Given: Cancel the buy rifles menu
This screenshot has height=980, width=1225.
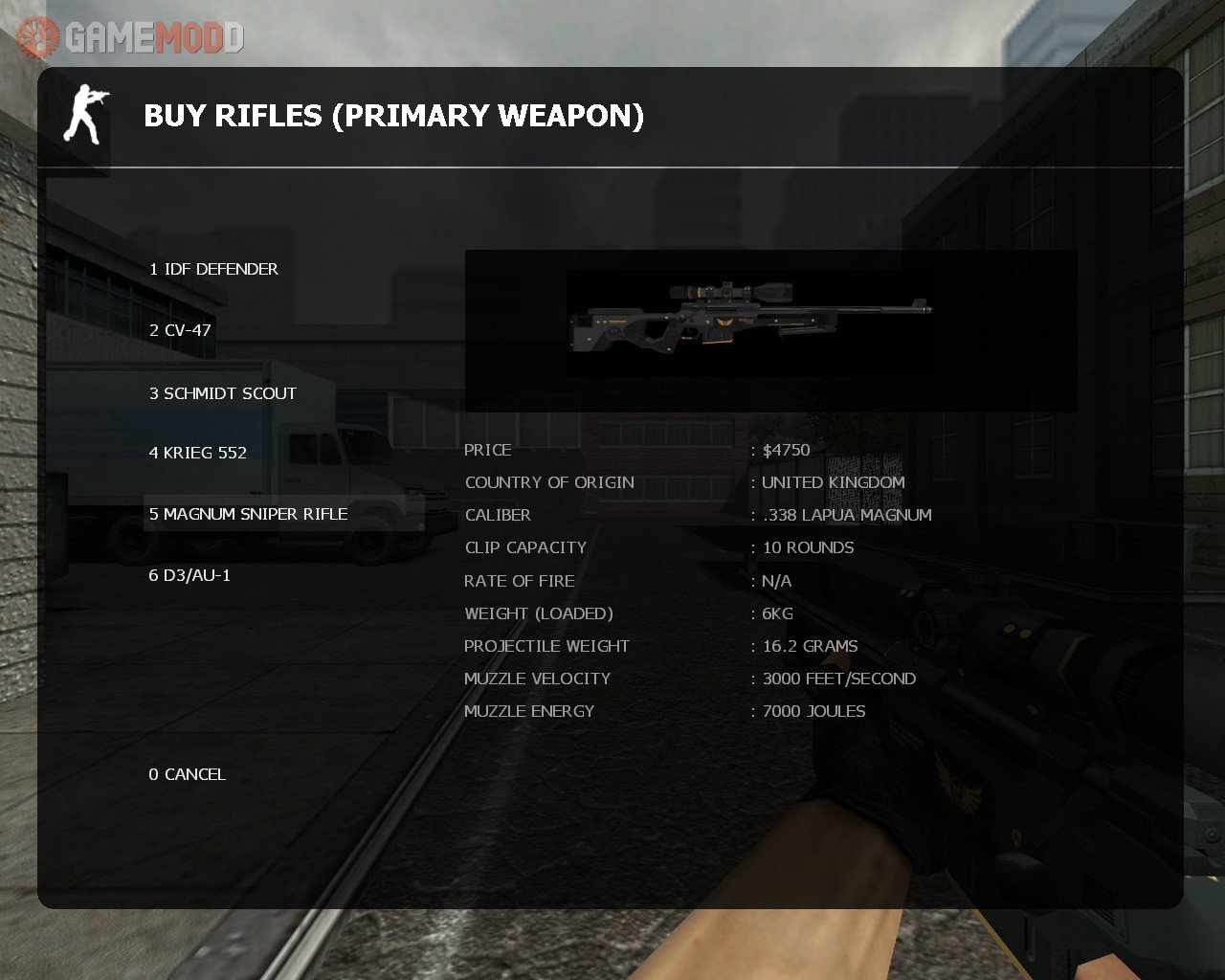Looking at the screenshot, I should pos(188,774).
